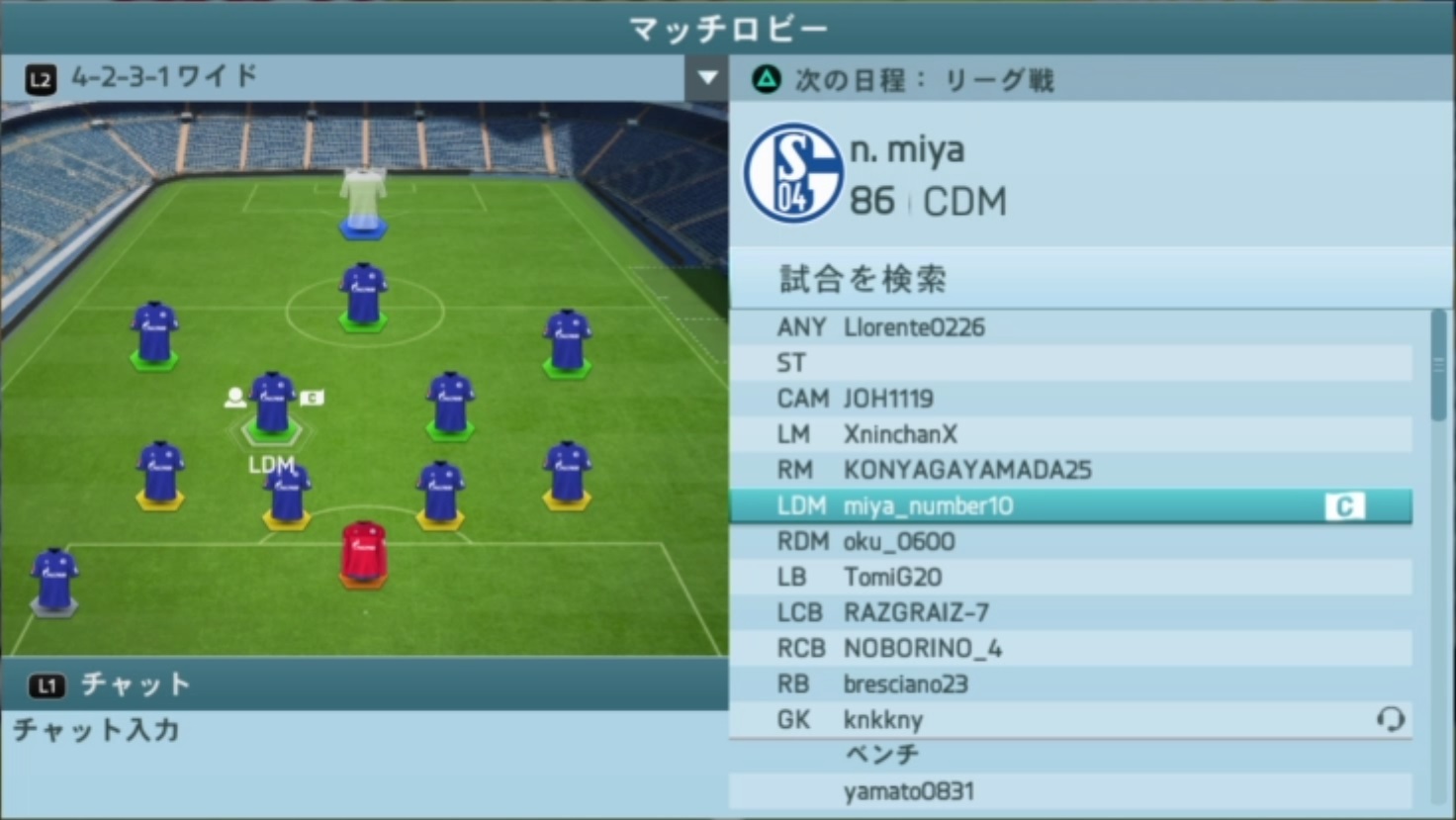Select RM player KONYAGAYAMADA25

tap(1070, 470)
